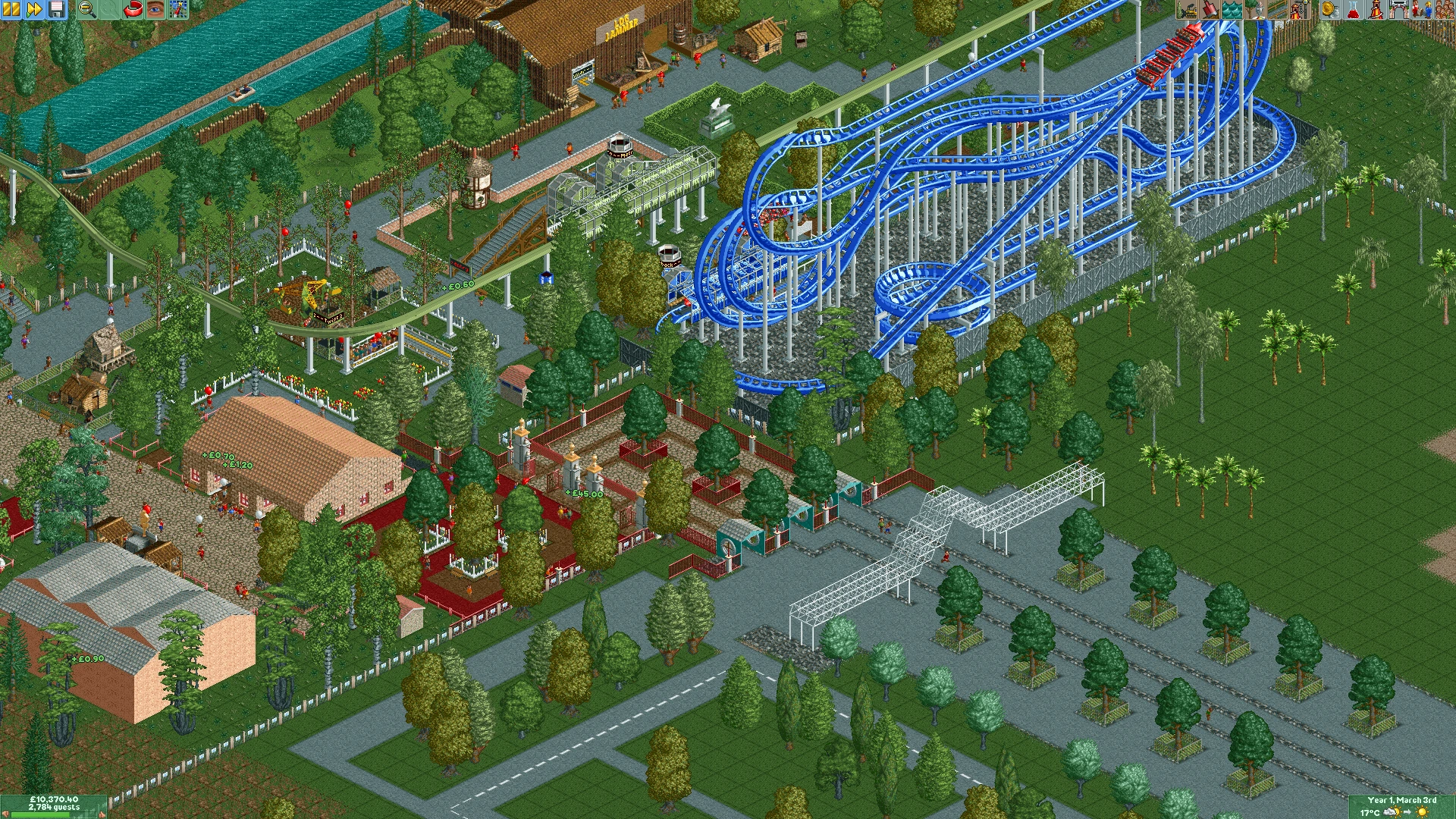Open the place scenery tool
Viewport: 1456px width, 819px height.
click(x=1255, y=10)
